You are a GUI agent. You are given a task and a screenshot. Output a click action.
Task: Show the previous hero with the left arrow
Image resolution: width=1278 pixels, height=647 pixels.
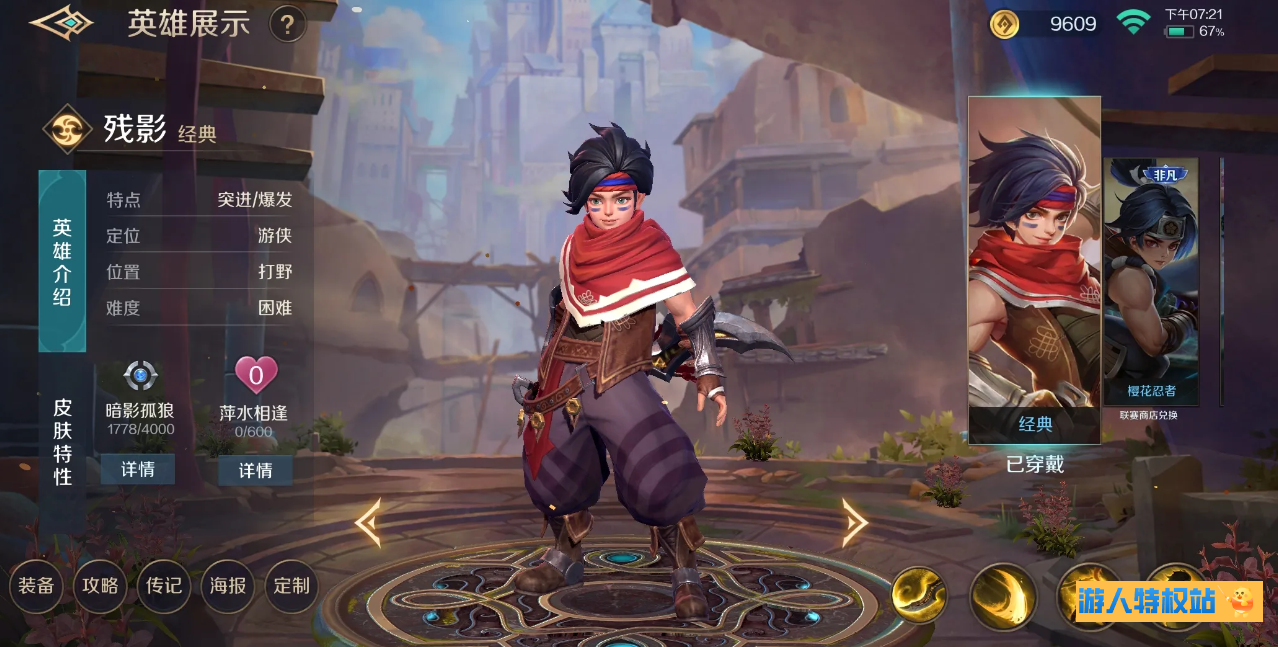click(368, 523)
